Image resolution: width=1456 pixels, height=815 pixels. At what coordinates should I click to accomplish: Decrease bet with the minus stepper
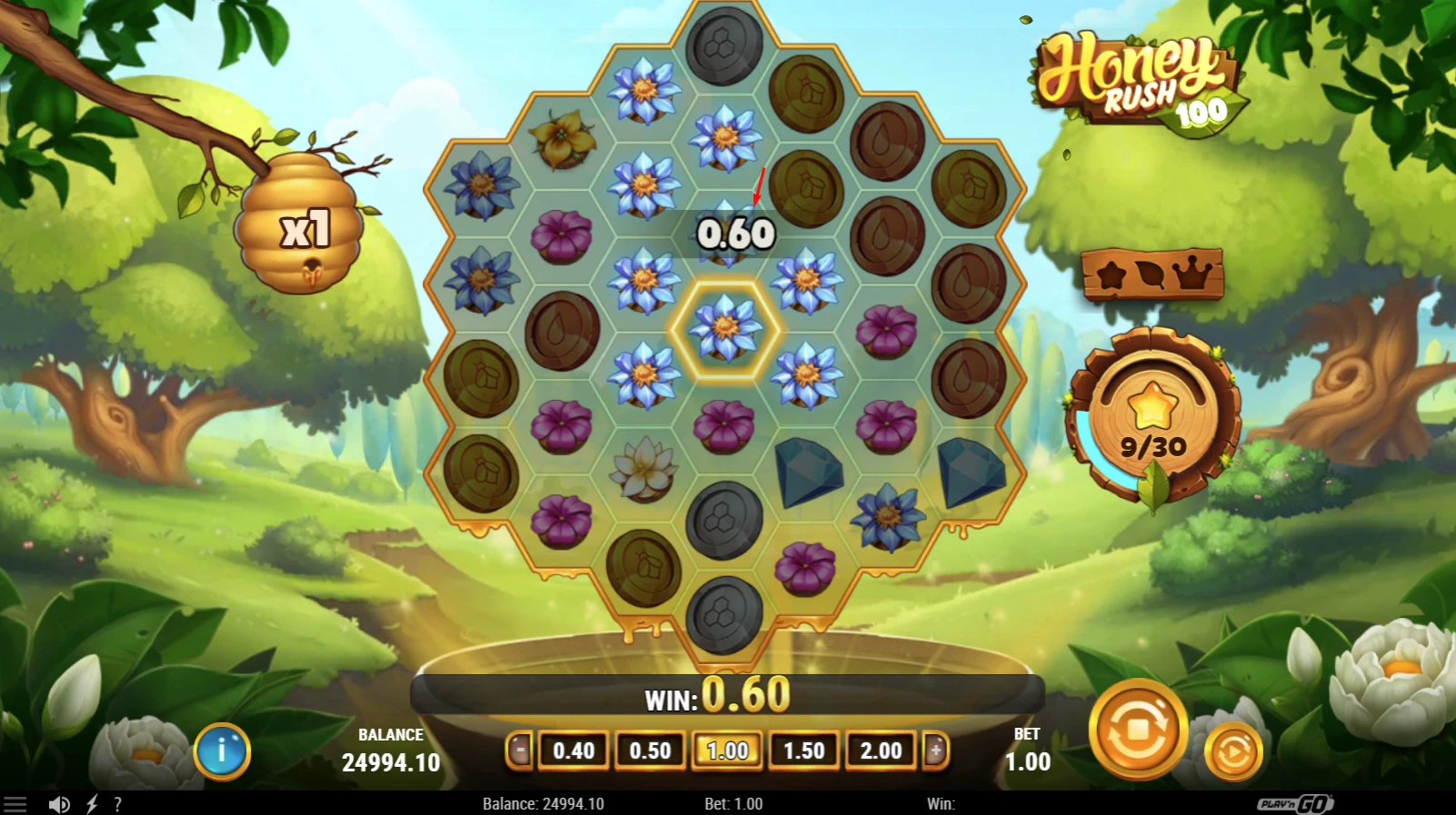coord(520,751)
